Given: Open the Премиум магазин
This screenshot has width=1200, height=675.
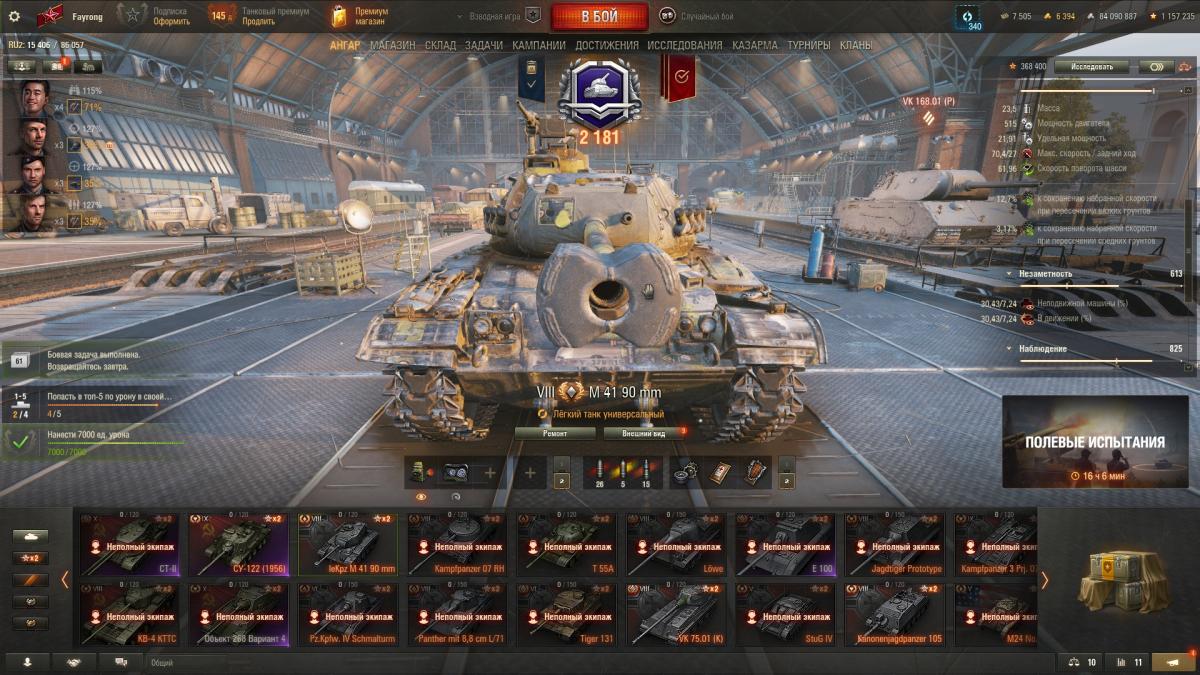Looking at the screenshot, I should click(360, 16).
